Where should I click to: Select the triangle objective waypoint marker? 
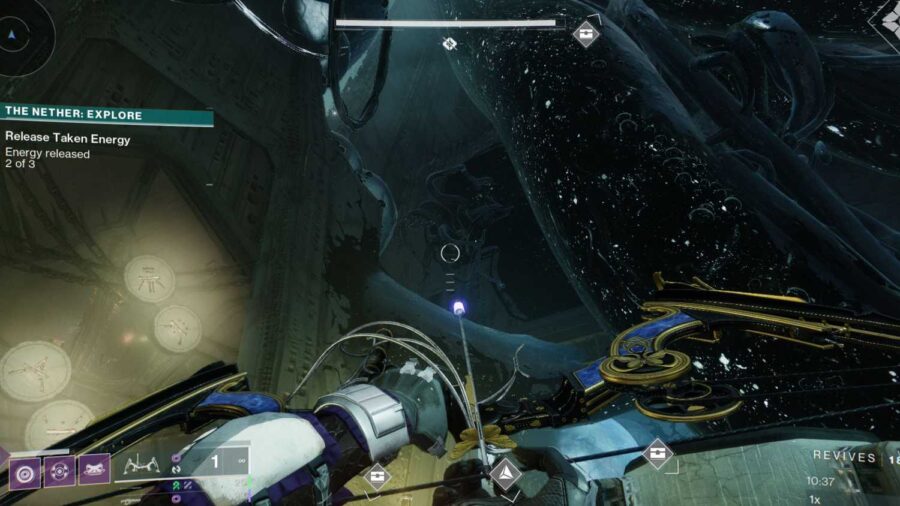[x=505, y=473]
